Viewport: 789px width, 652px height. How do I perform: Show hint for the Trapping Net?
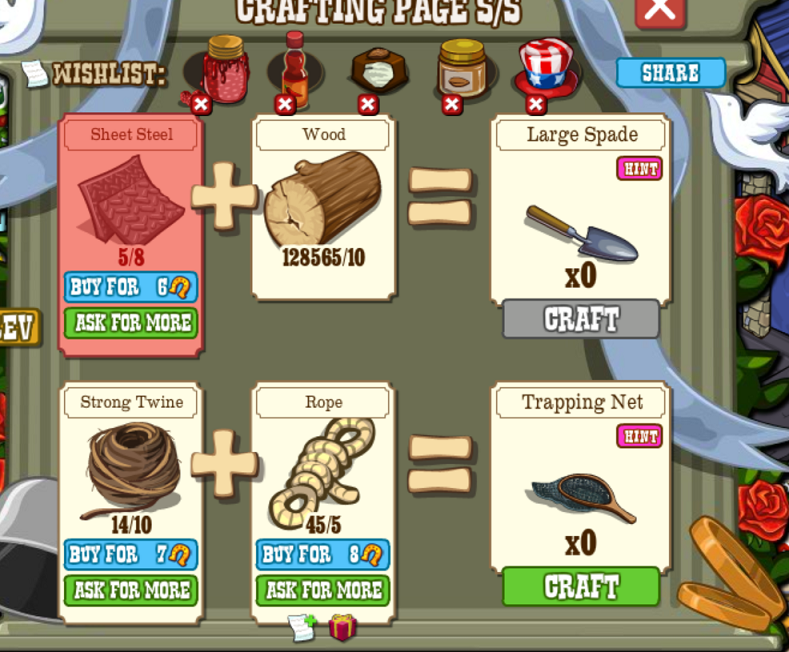tap(639, 436)
